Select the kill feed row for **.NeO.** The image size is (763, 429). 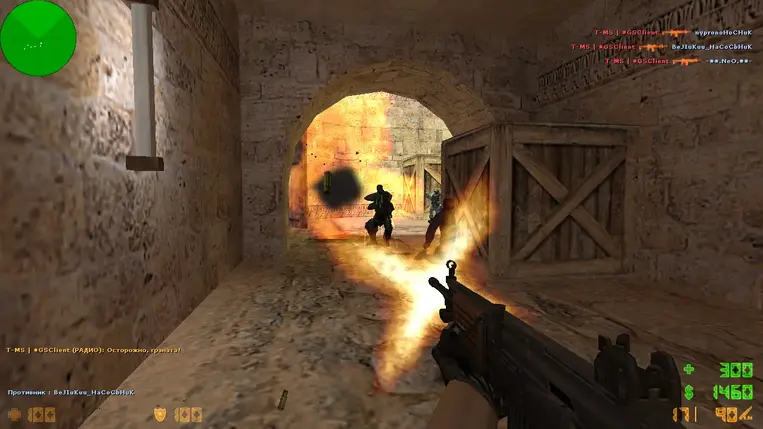(680, 61)
